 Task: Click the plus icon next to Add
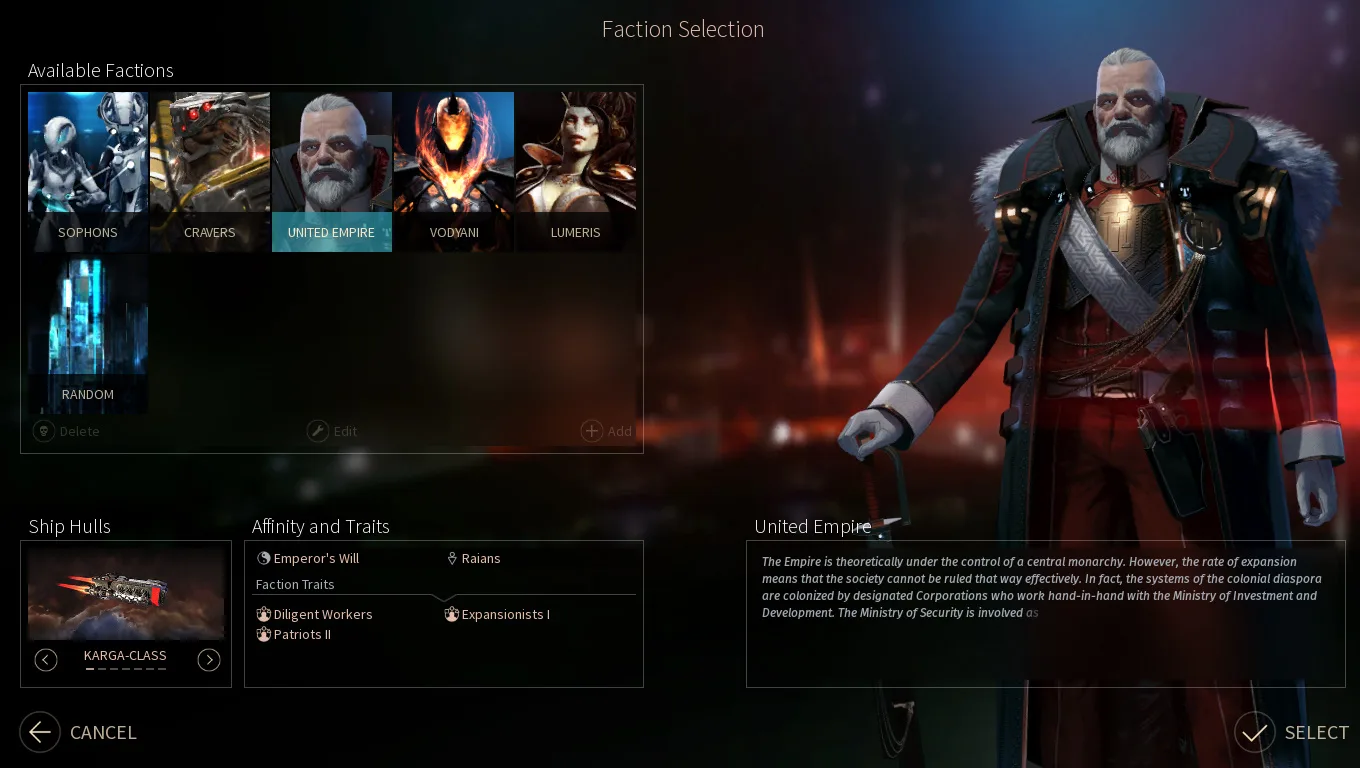(x=591, y=430)
